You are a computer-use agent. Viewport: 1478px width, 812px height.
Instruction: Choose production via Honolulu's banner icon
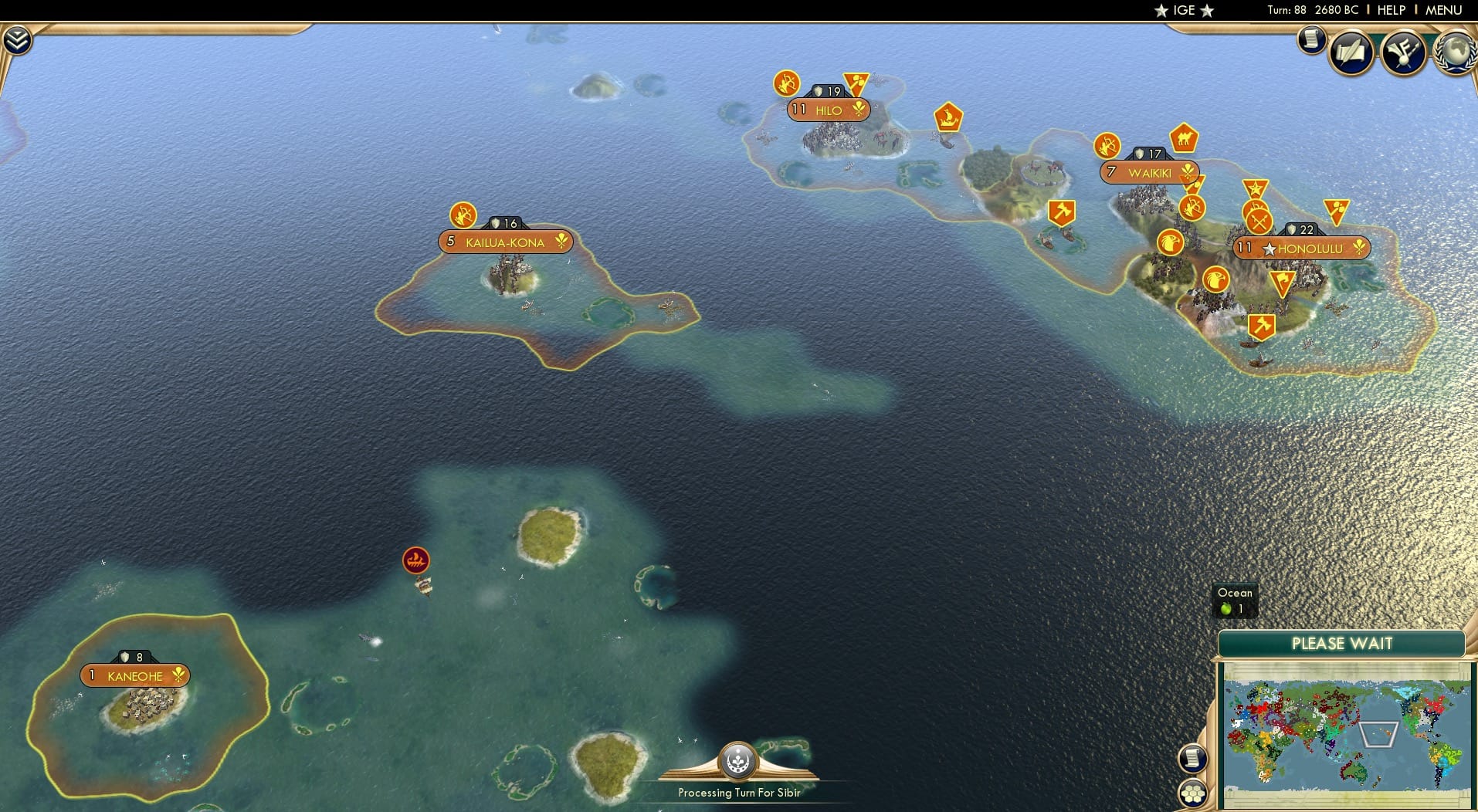pyautogui.click(x=1360, y=249)
